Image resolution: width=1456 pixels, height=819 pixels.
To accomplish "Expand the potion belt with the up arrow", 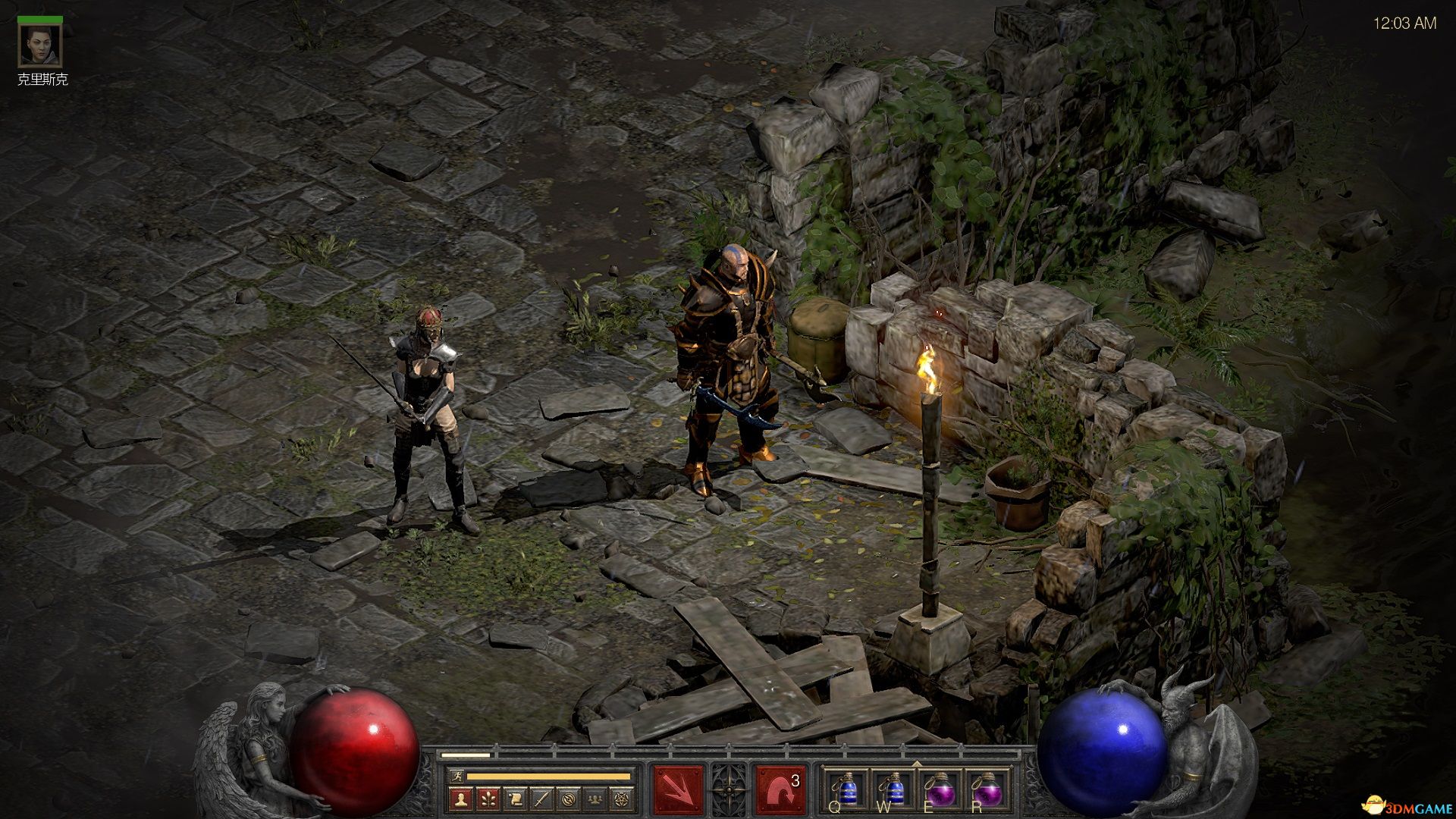I will tap(916, 764).
